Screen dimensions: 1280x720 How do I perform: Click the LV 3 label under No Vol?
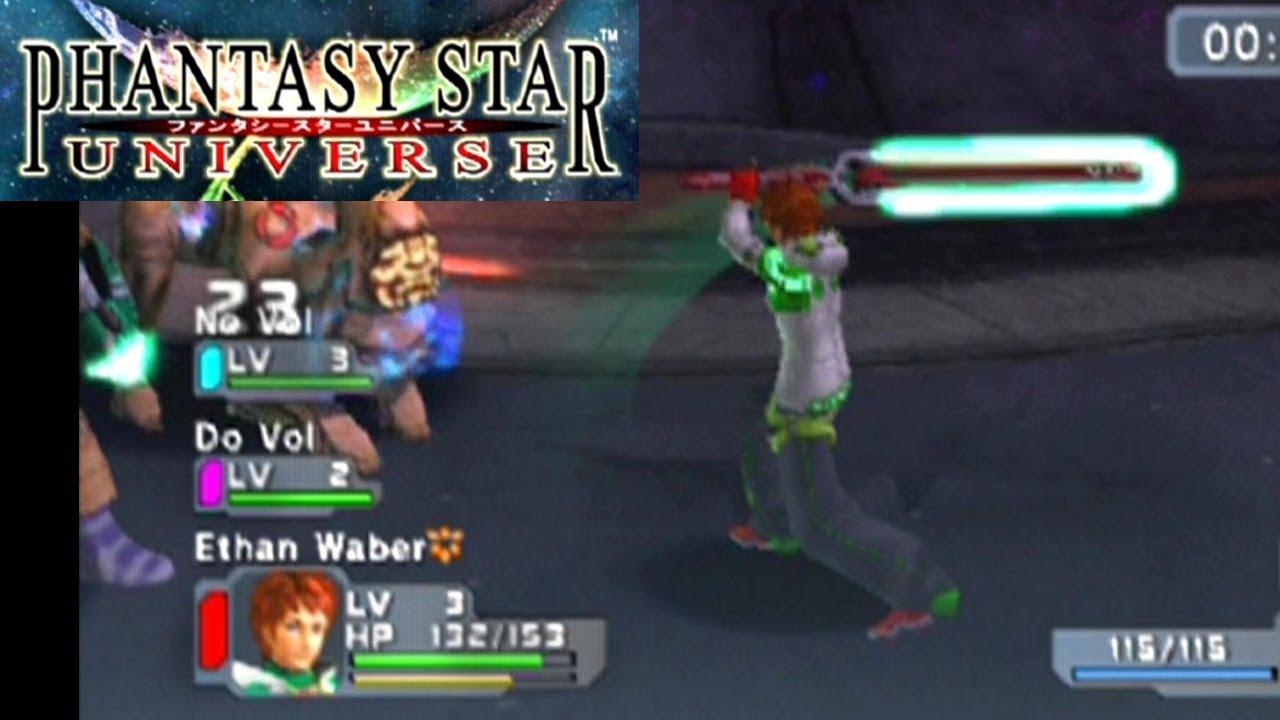pyautogui.click(x=280, y=357)
